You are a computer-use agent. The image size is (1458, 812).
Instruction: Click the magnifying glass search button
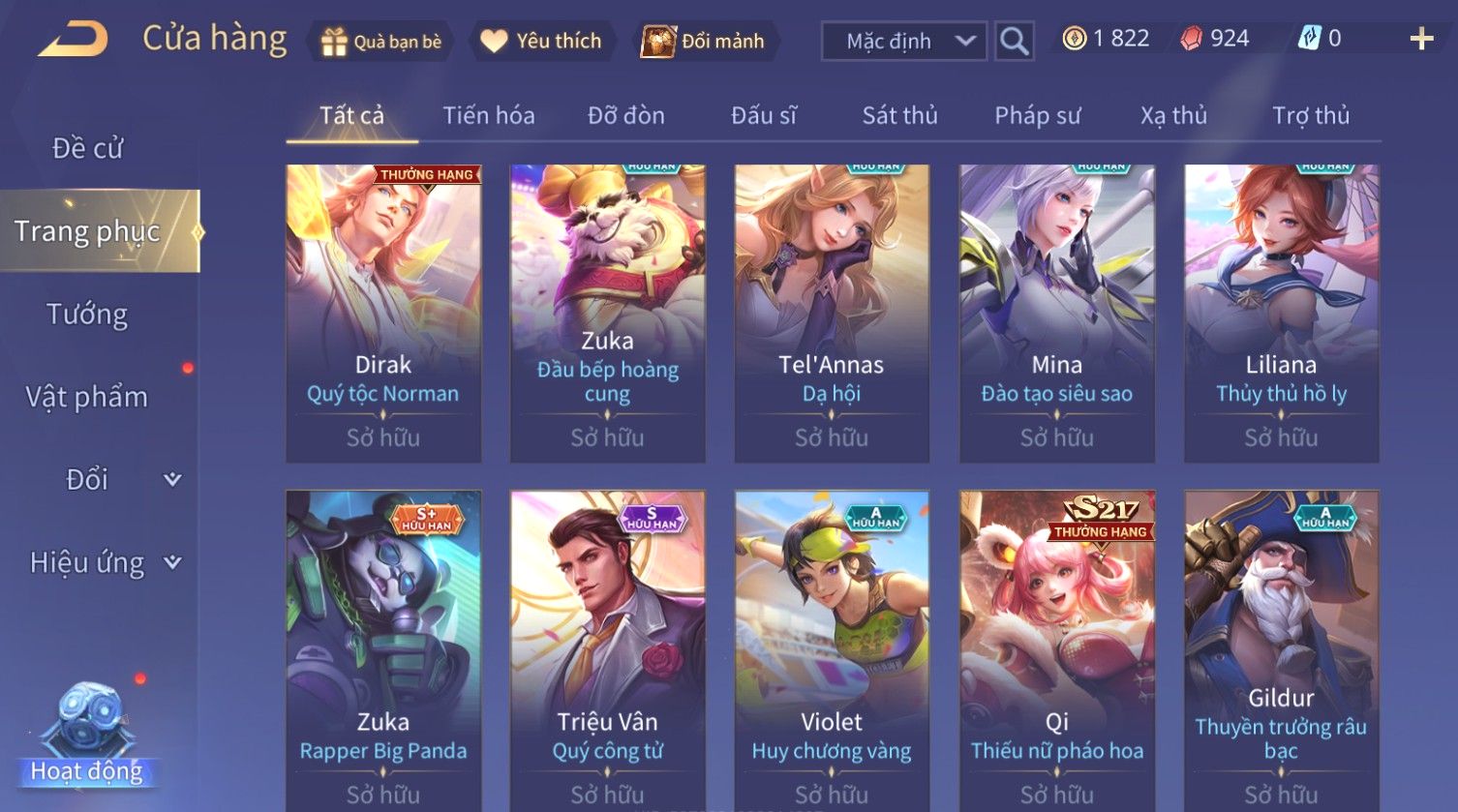(x=1014, y=42)
